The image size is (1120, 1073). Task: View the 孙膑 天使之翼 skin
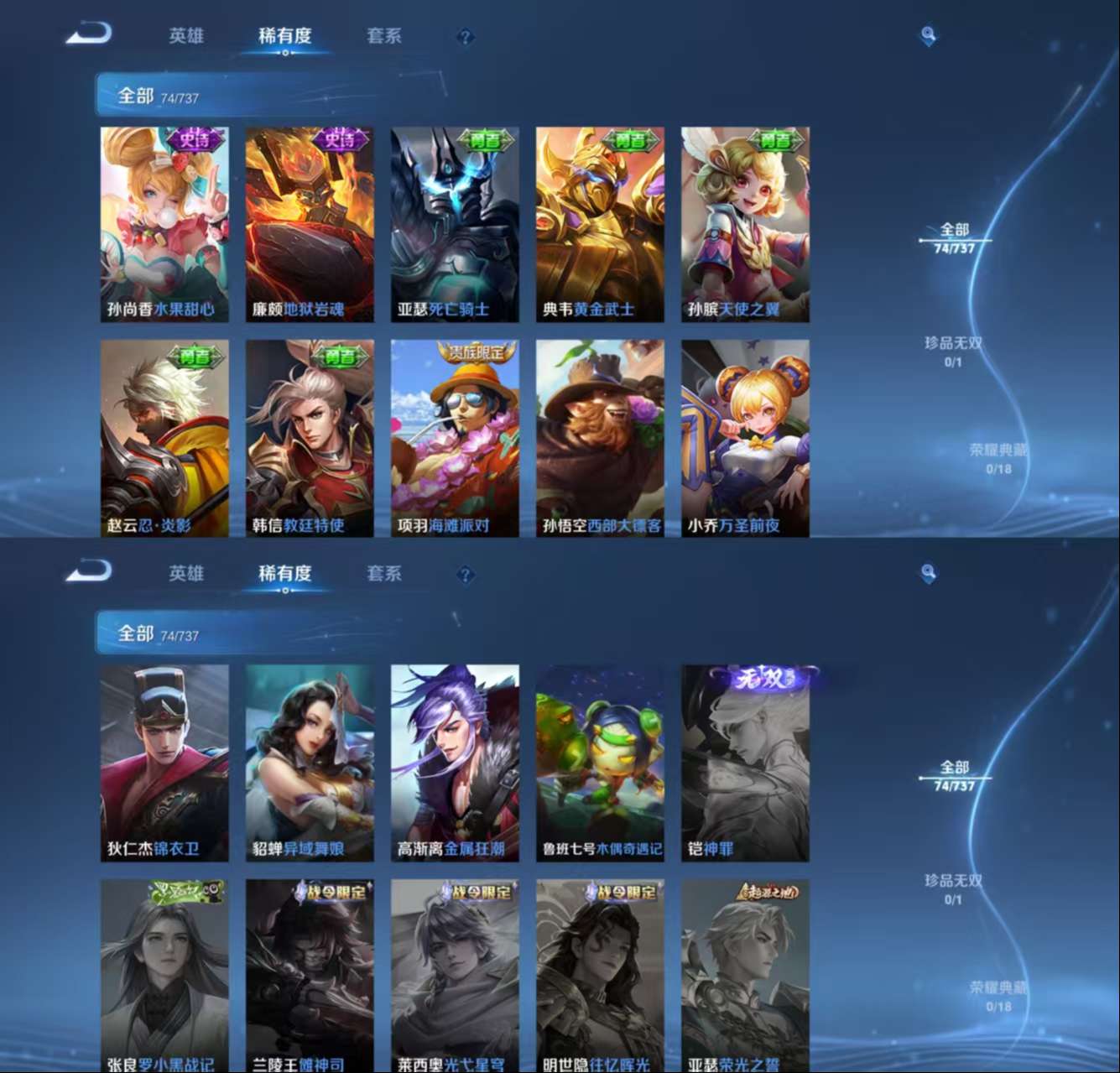[x=745, y=224]
